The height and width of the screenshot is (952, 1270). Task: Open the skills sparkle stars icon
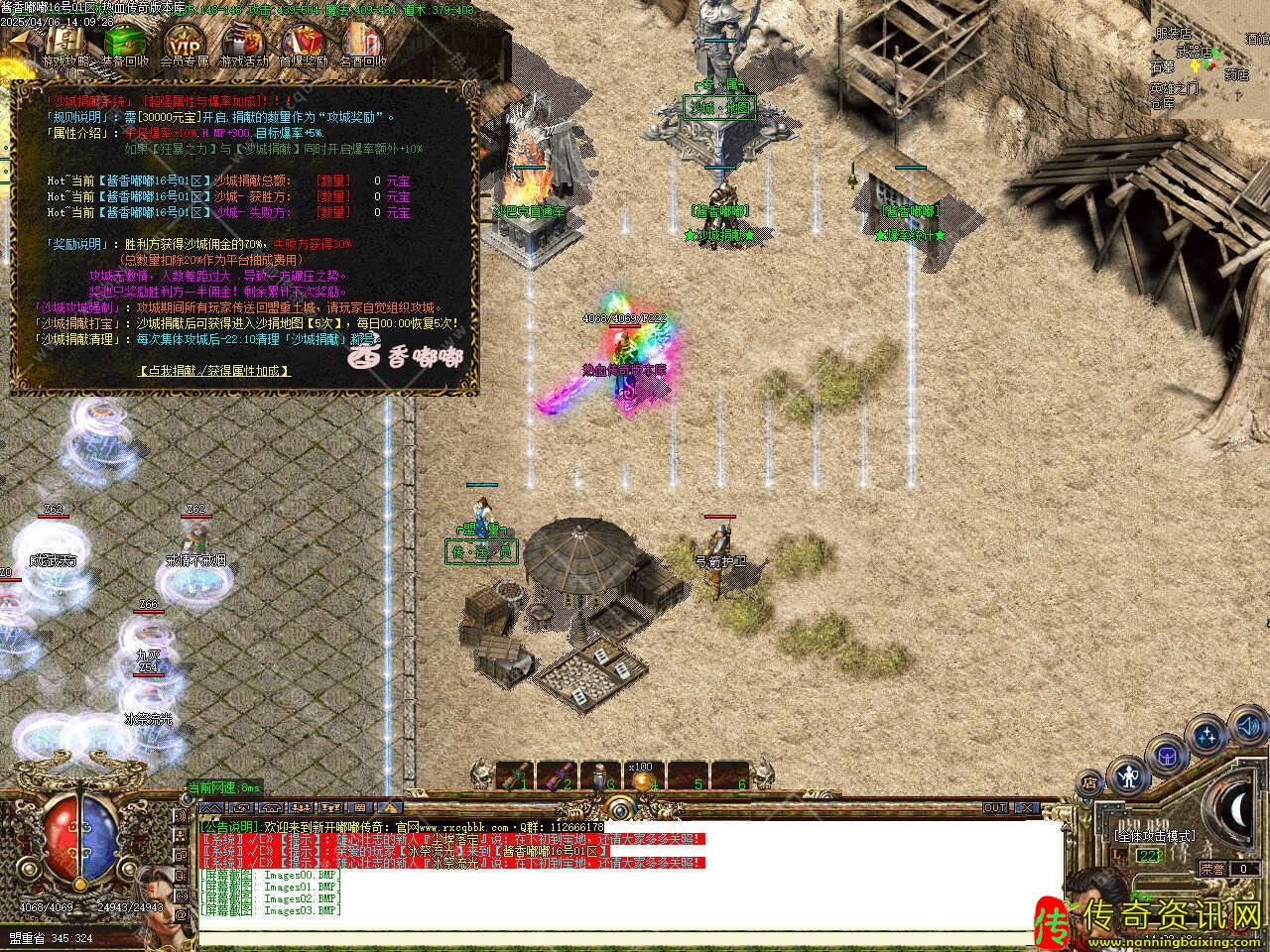(1206, 737)
